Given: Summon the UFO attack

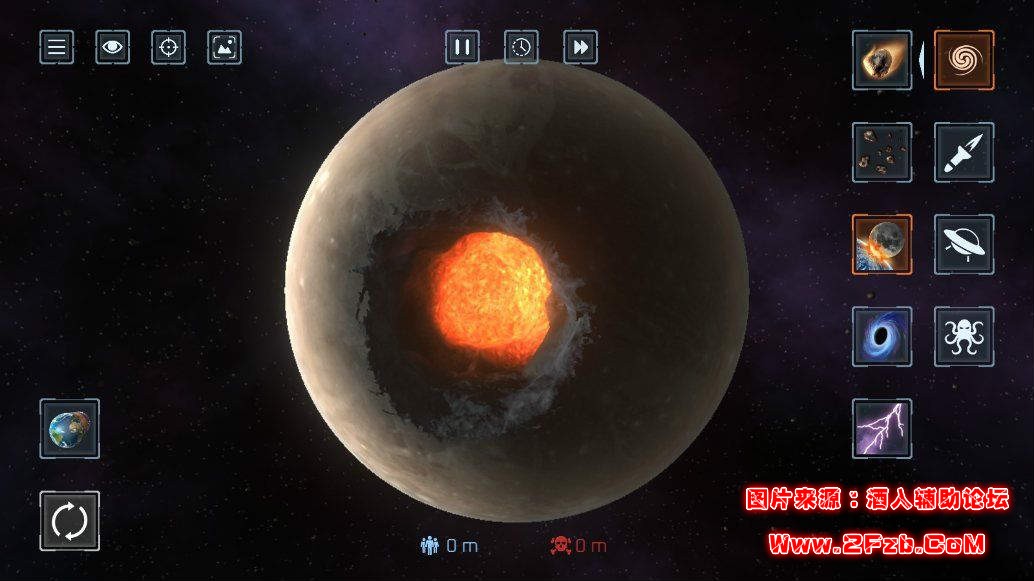Looking at the screenshot, I should pyautogui.click(x=964, y=244).
